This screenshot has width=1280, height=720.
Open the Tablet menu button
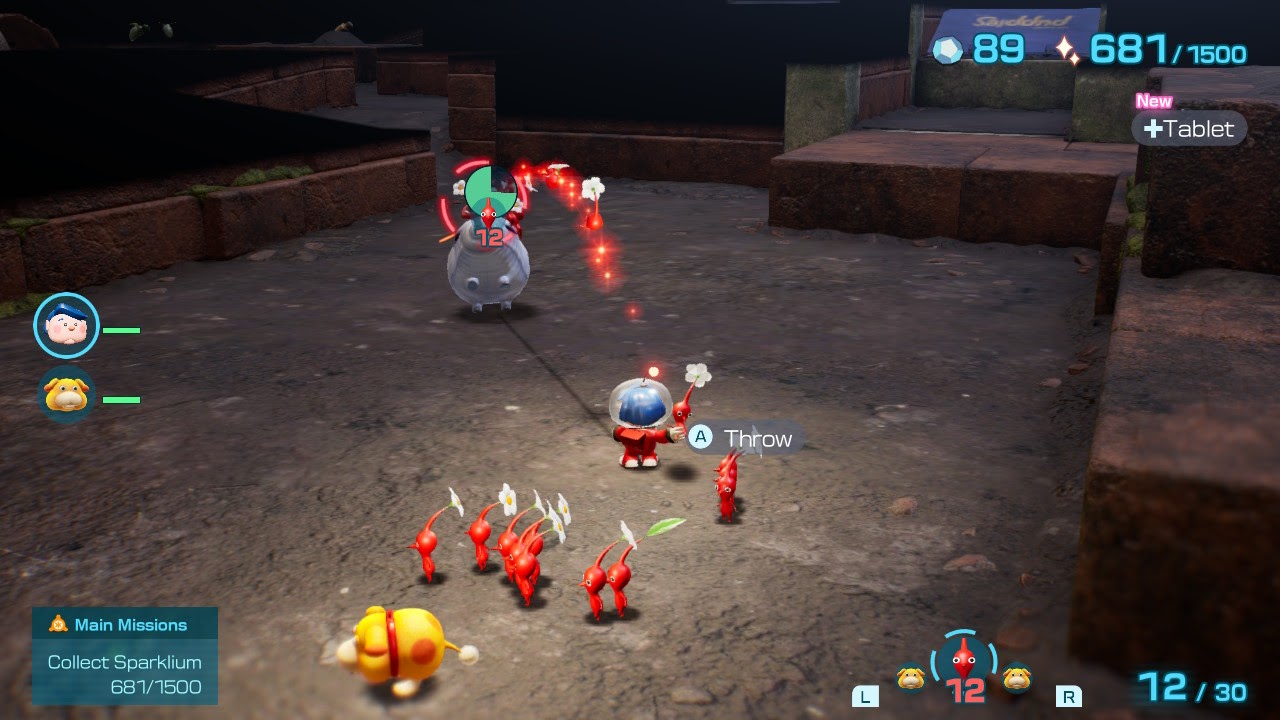[1189, 129]
